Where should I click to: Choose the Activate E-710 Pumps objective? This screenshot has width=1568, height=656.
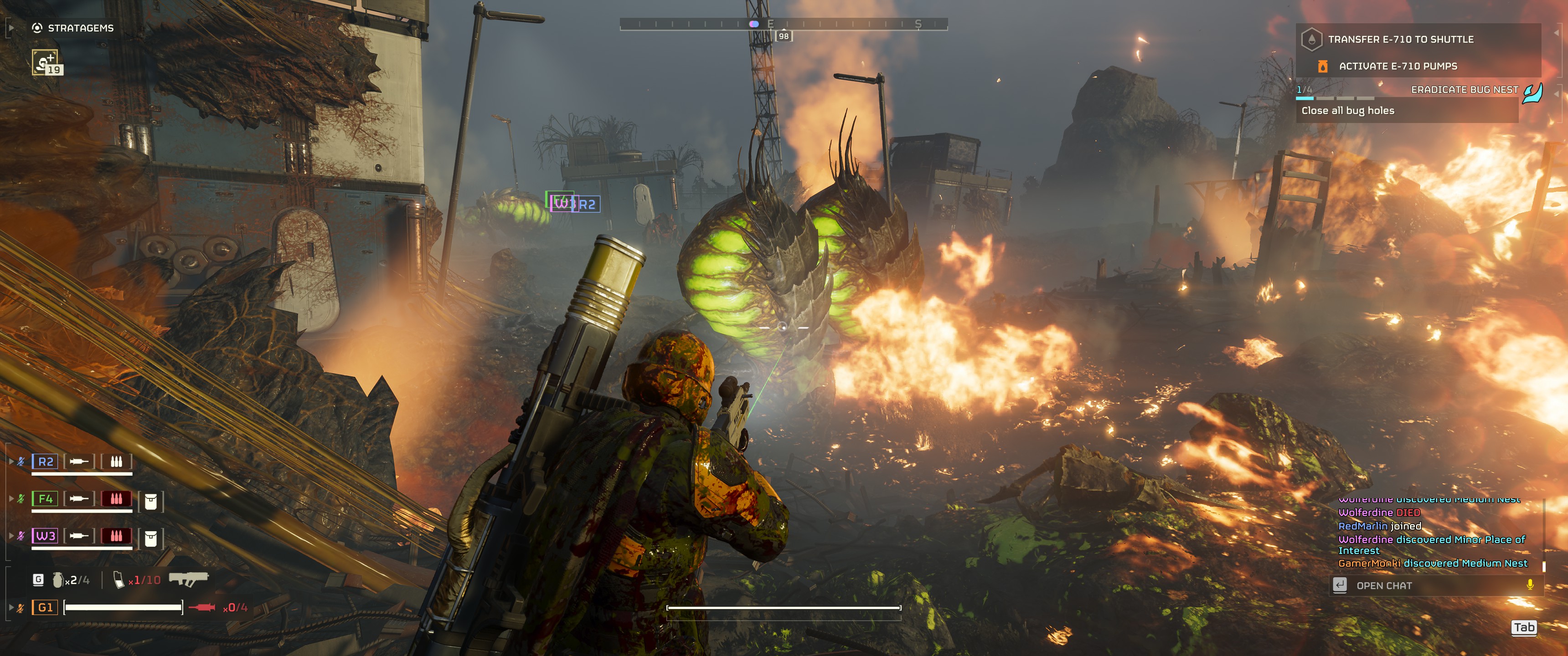(1397, 67)
